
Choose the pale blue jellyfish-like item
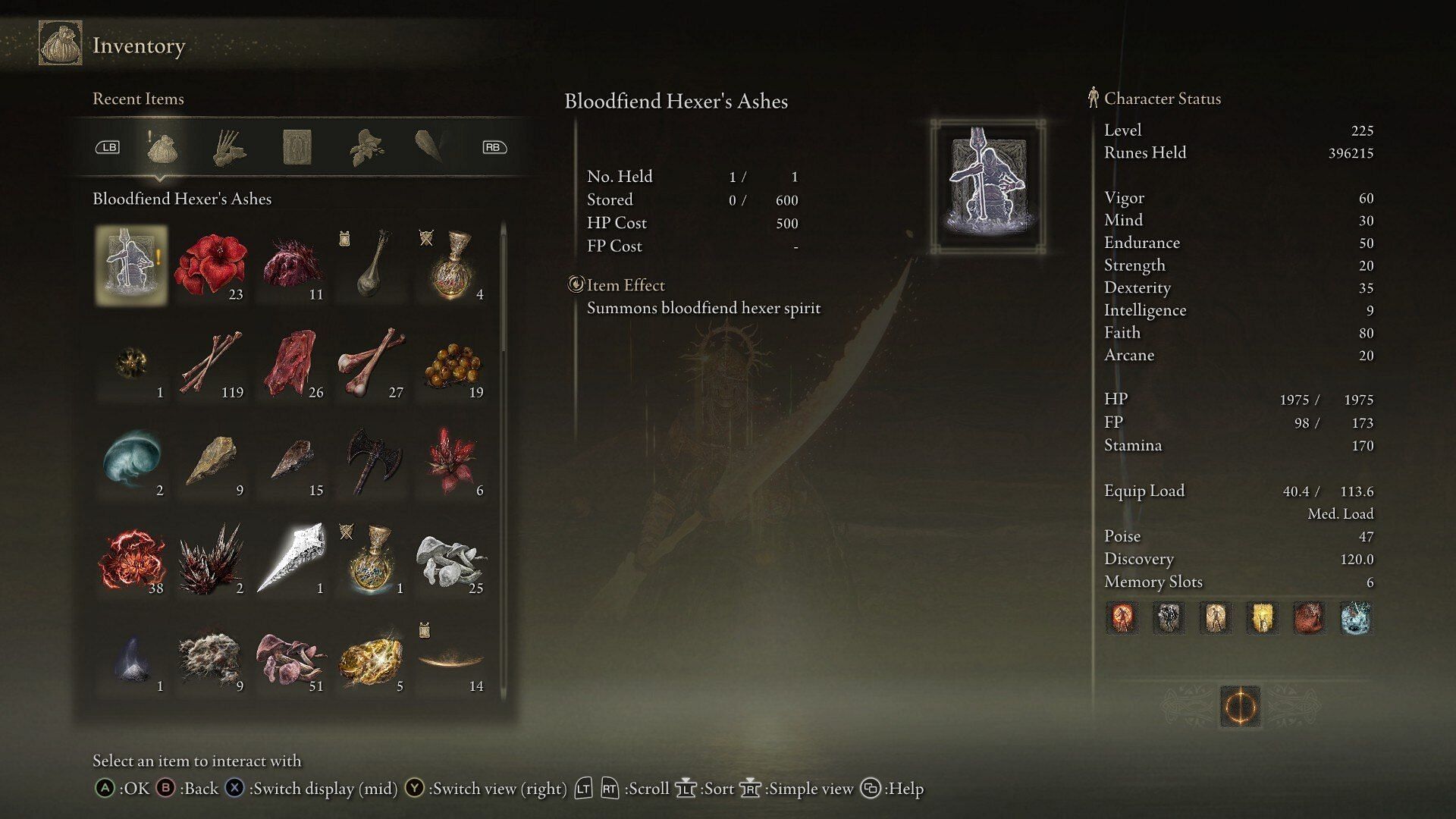(x=131, y=460)
